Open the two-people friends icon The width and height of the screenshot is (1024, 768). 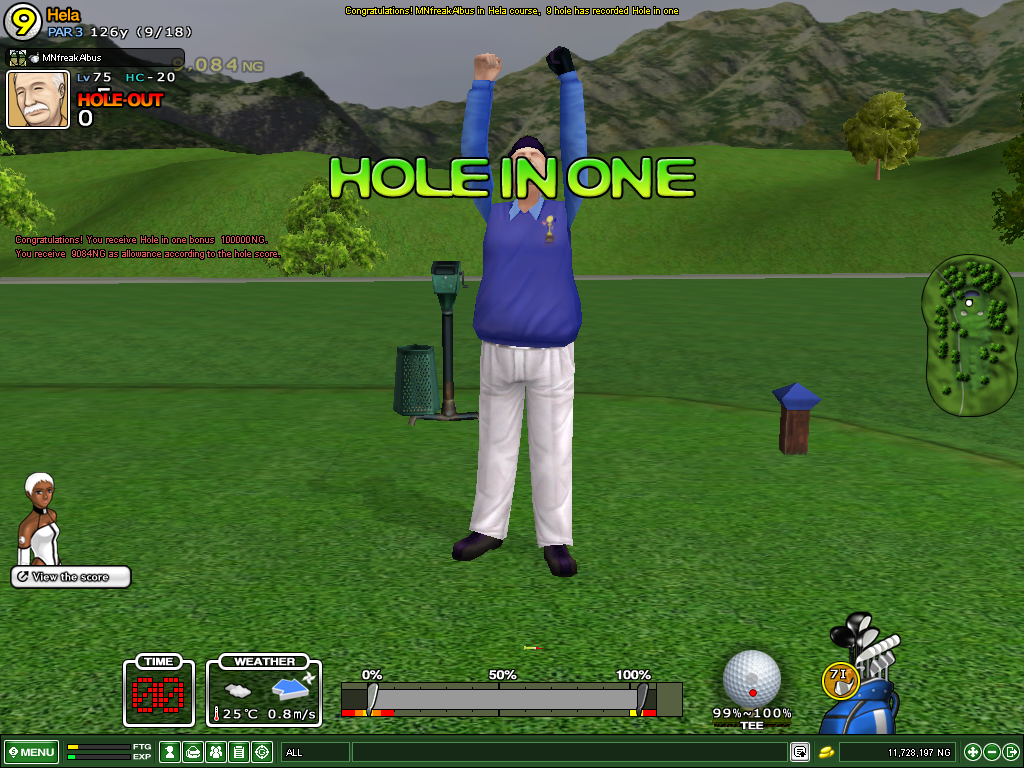pos(216,752)
